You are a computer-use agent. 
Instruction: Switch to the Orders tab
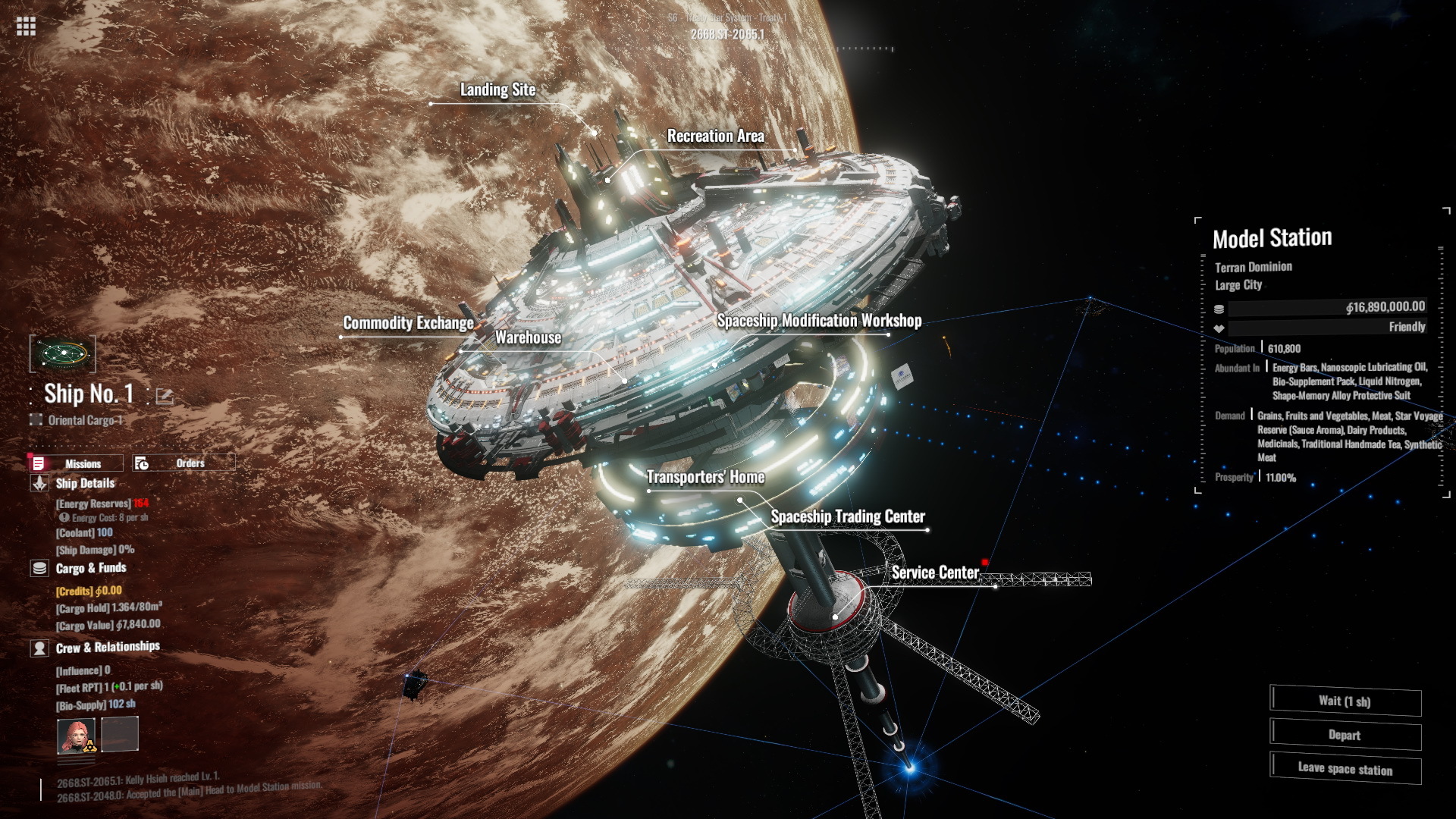(184, 463)
